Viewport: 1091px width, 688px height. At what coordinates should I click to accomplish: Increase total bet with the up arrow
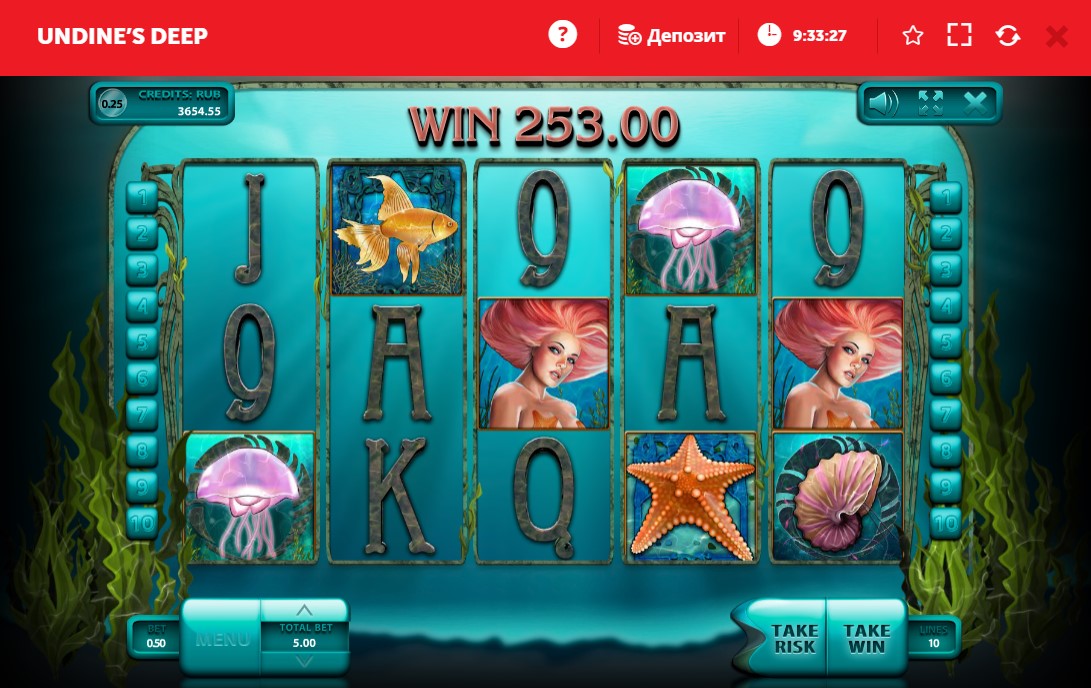pos(305,609)
